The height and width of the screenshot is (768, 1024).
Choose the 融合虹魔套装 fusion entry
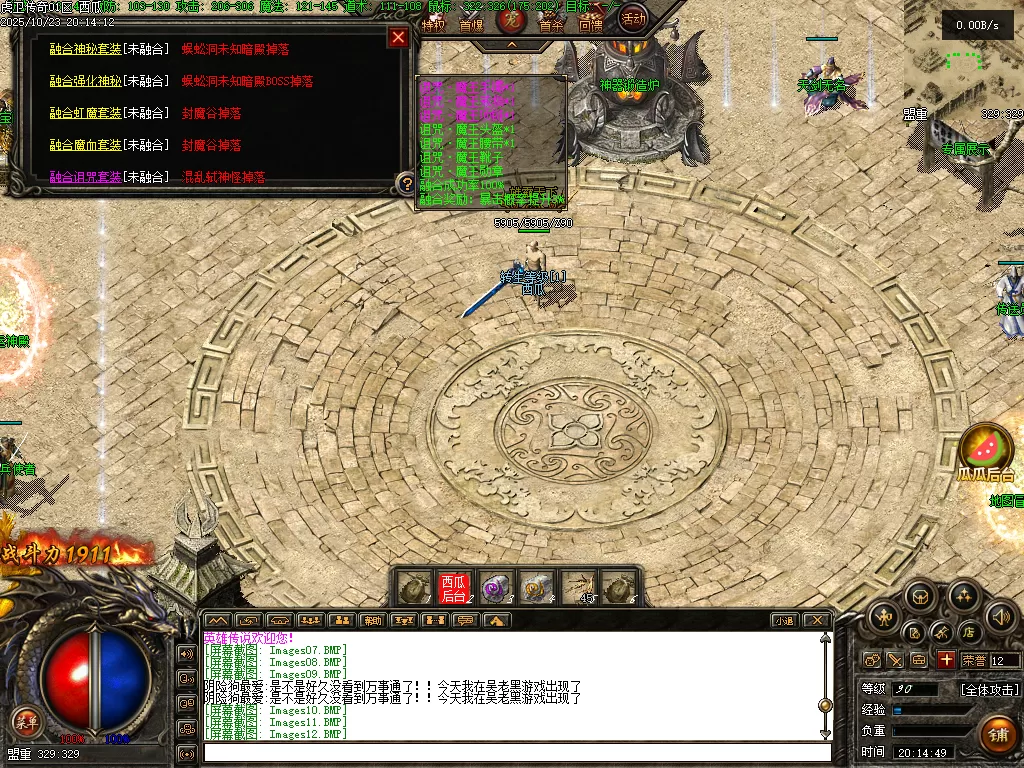point(85,113)
